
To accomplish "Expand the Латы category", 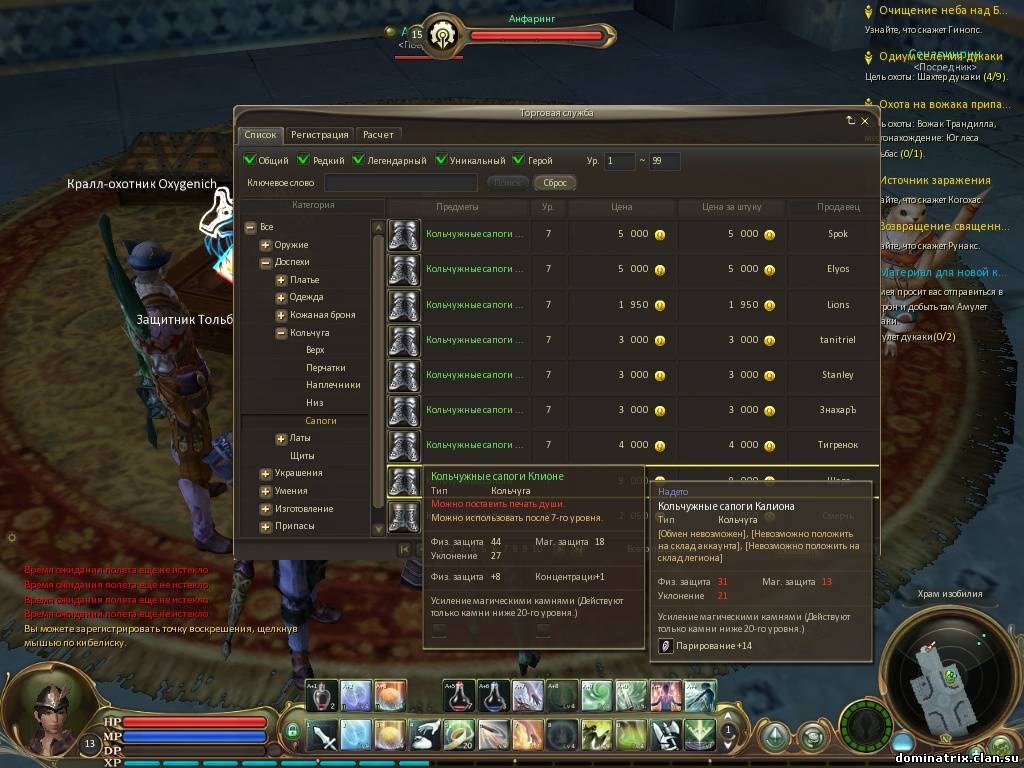I will [281, 438].
